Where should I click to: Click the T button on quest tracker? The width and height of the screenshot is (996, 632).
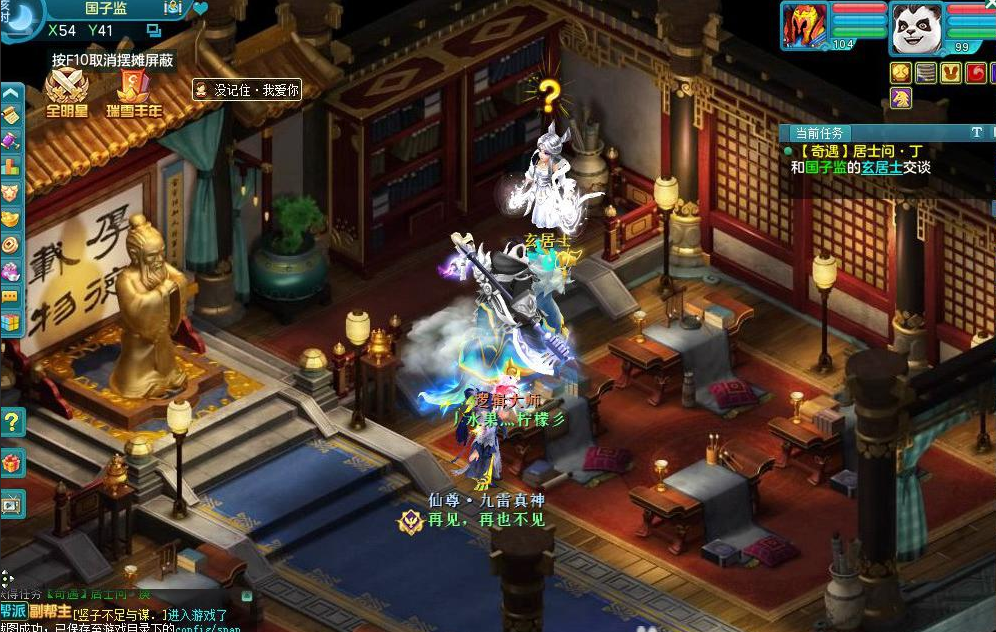click(977, 132)
